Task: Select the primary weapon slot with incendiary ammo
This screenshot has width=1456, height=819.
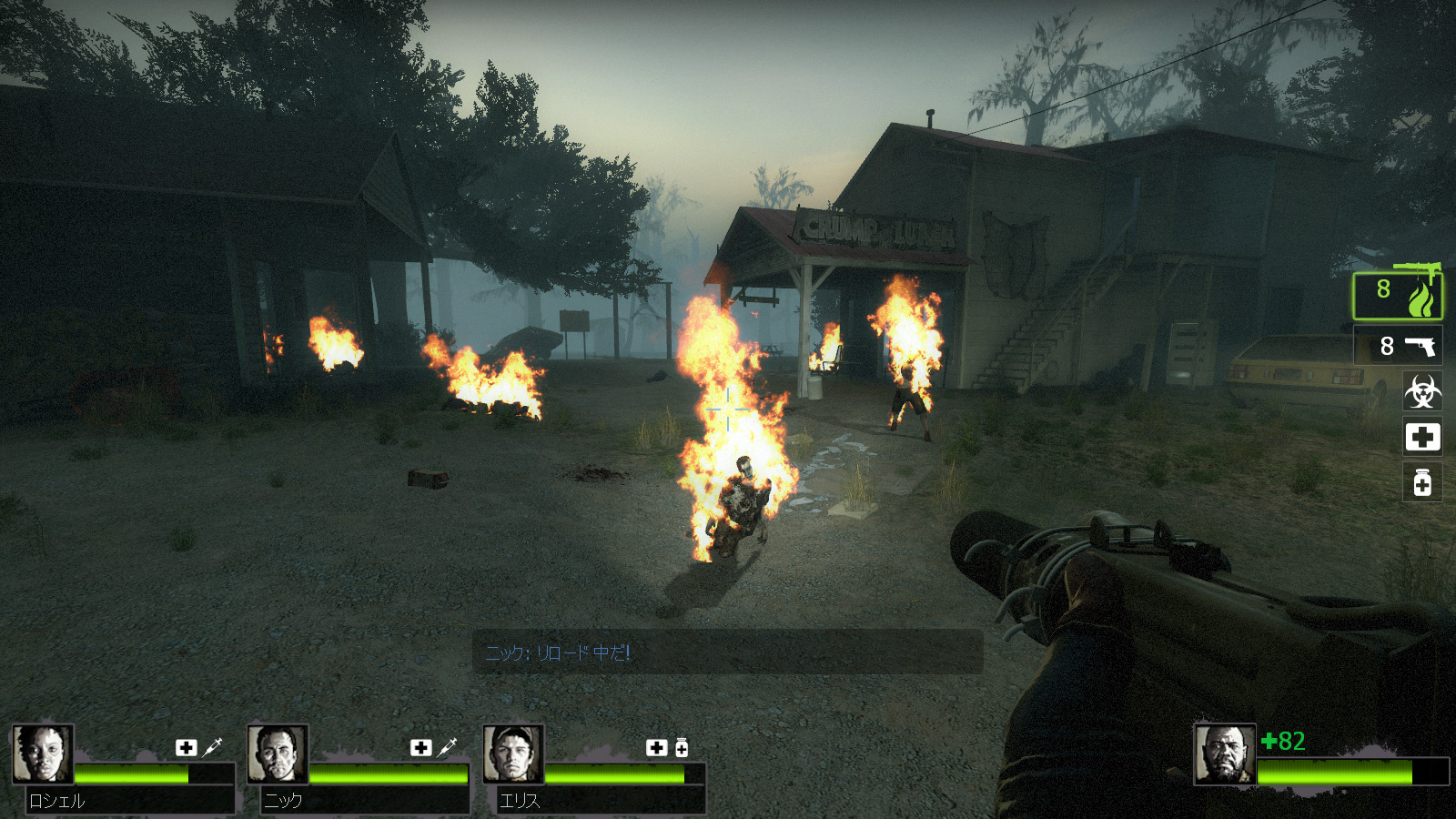Action: pos(1398,296)
